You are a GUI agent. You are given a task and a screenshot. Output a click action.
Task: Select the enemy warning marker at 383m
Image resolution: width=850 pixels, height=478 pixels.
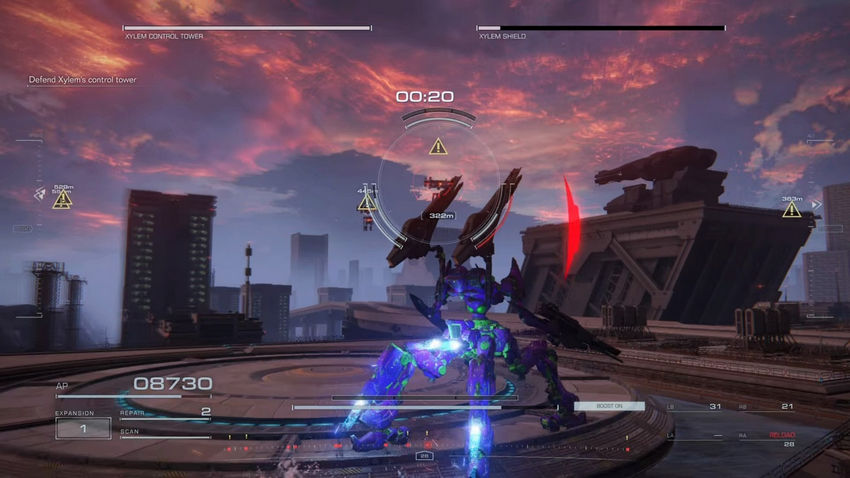(792, 210)
